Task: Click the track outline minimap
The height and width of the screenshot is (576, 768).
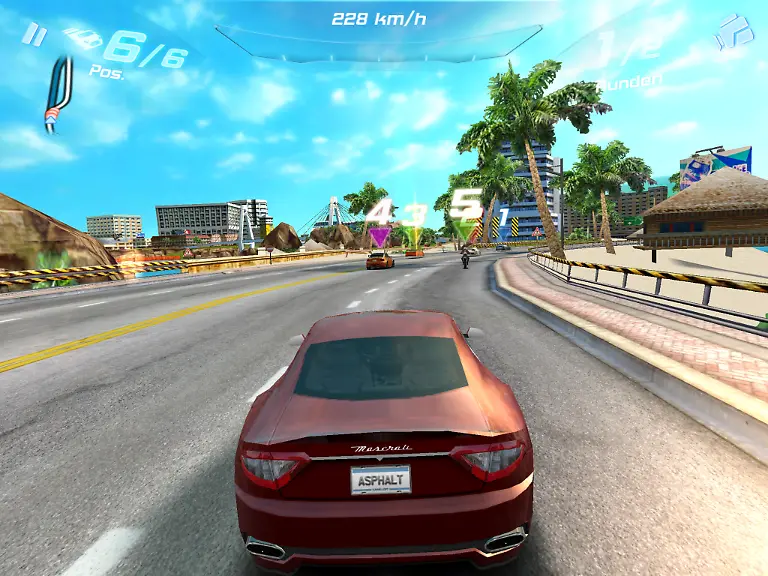Action: 58,96
